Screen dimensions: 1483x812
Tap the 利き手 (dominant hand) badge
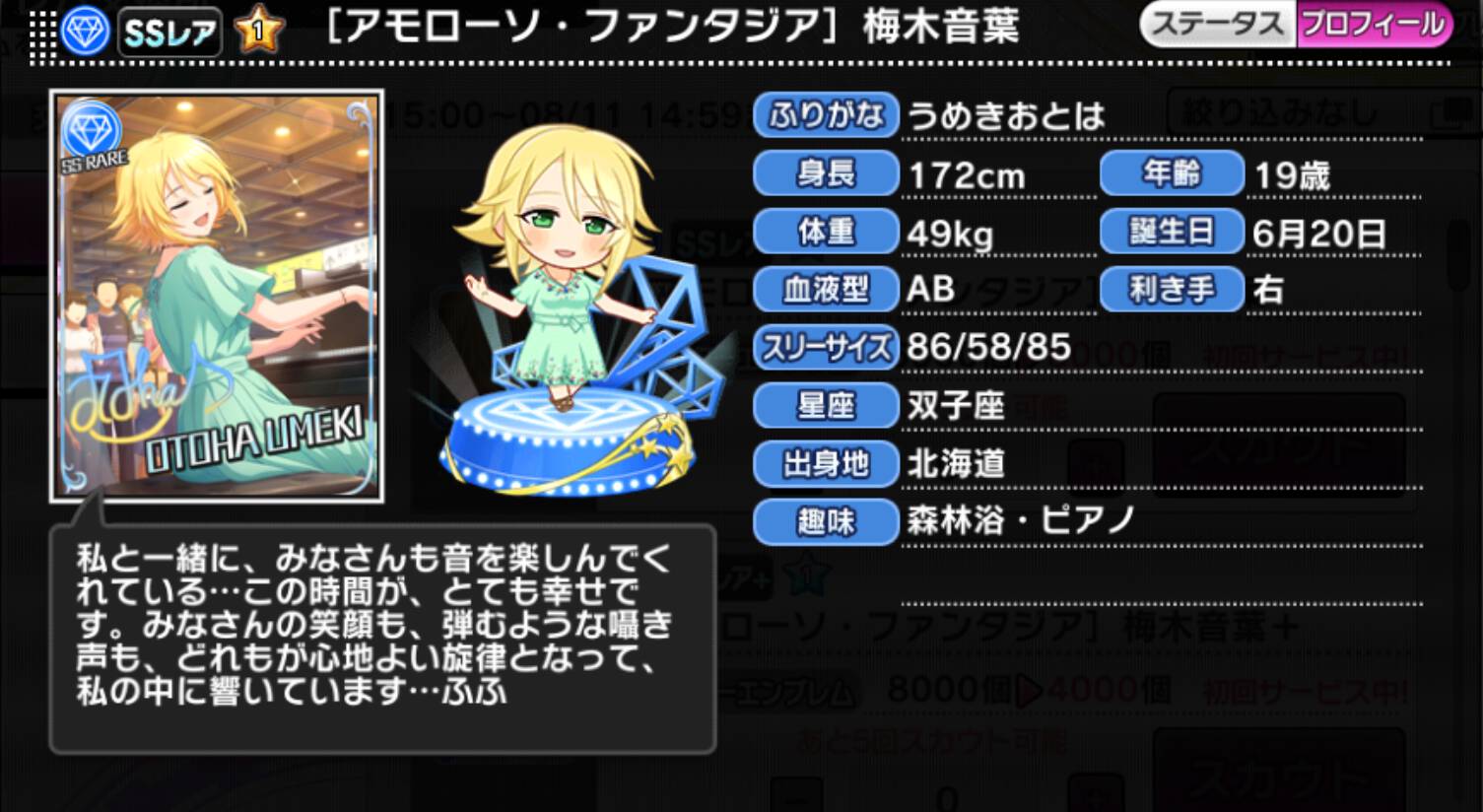[1171, 290]
